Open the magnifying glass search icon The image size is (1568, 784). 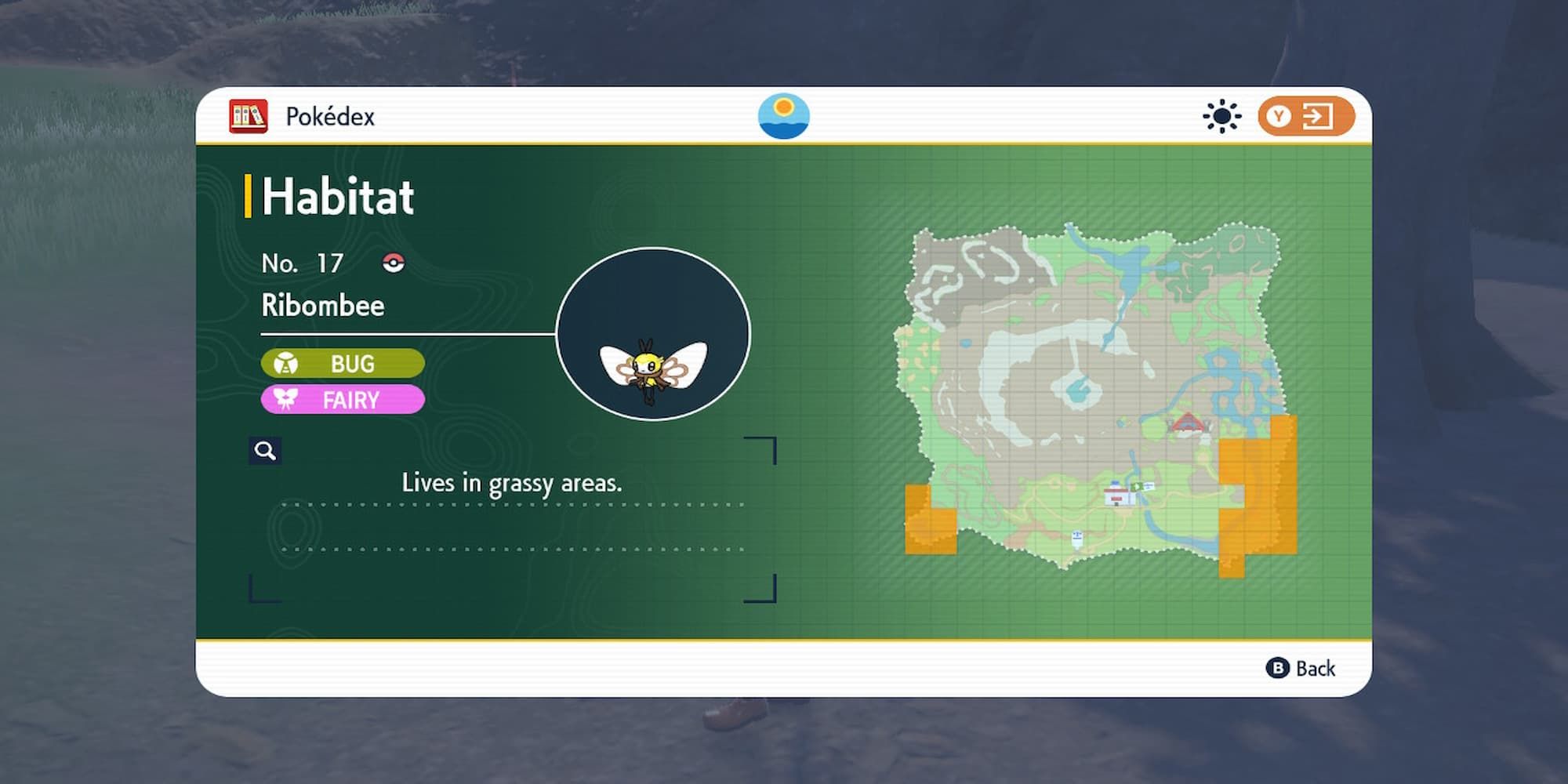point(265,450)
